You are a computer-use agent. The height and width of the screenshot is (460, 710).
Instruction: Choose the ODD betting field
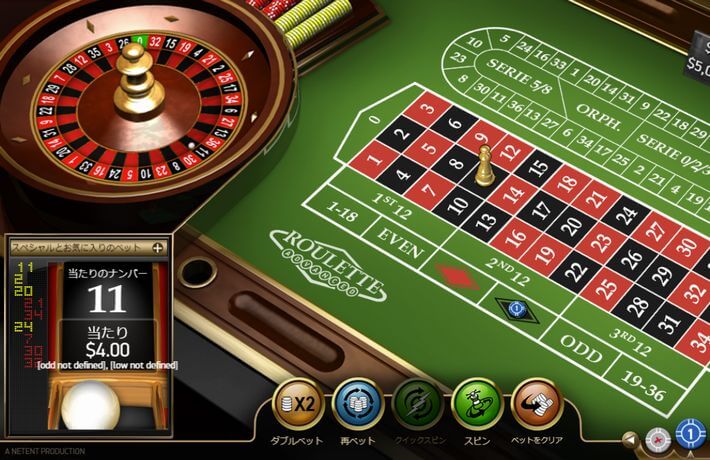(579, 343)
